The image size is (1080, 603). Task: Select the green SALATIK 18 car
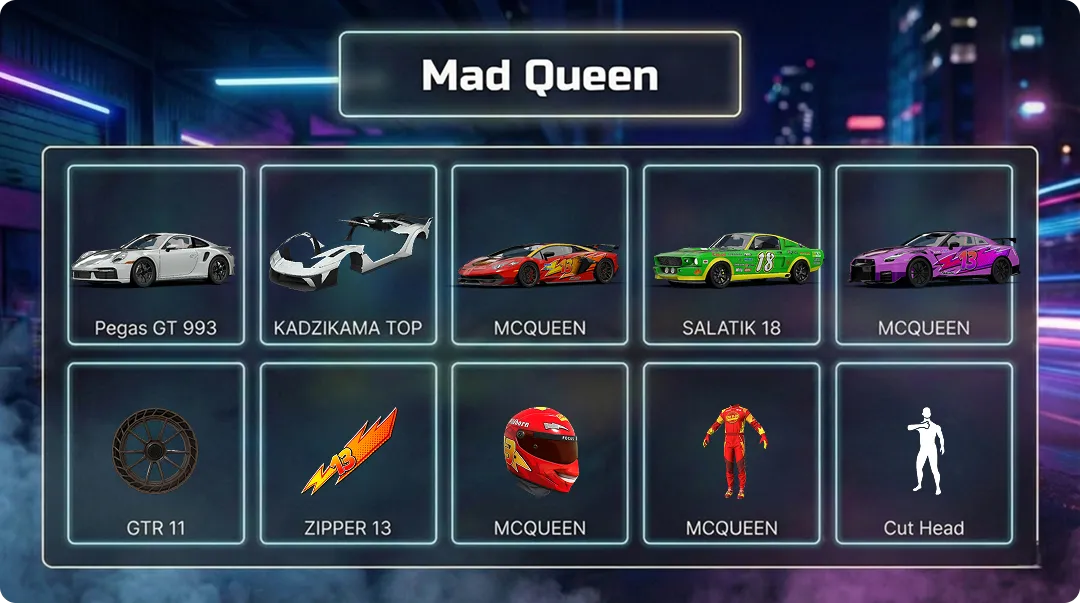(732, 255)
